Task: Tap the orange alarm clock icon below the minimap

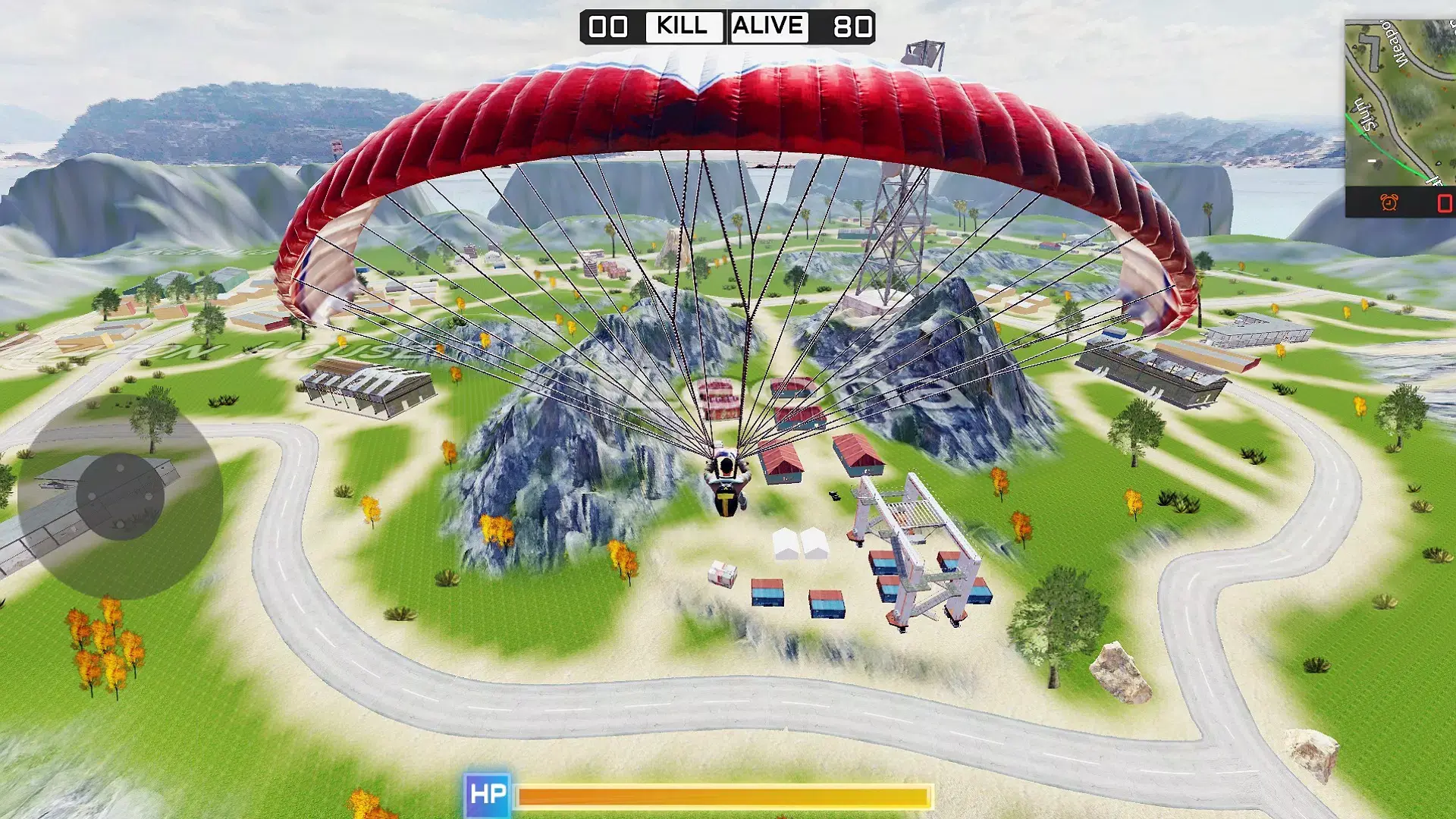Action: tap(1390, 201)
